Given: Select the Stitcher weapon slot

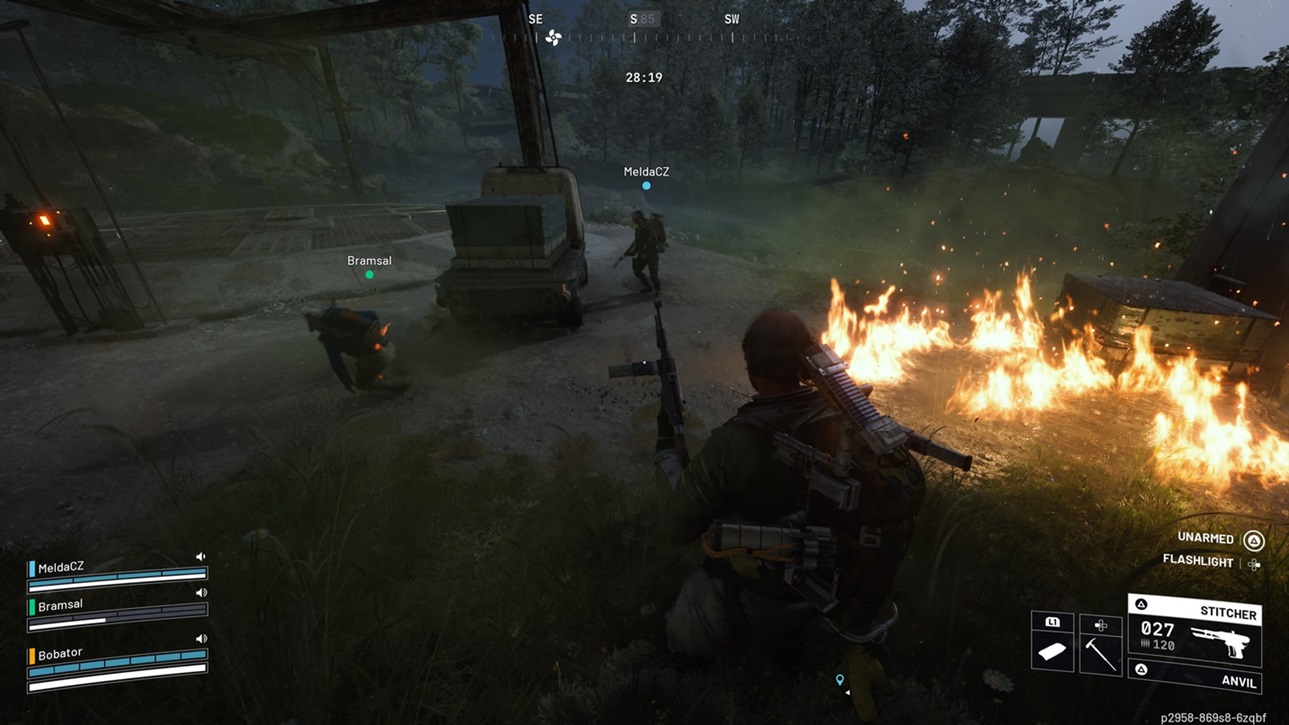Looking at the screenshot, I should [1195, 630].
